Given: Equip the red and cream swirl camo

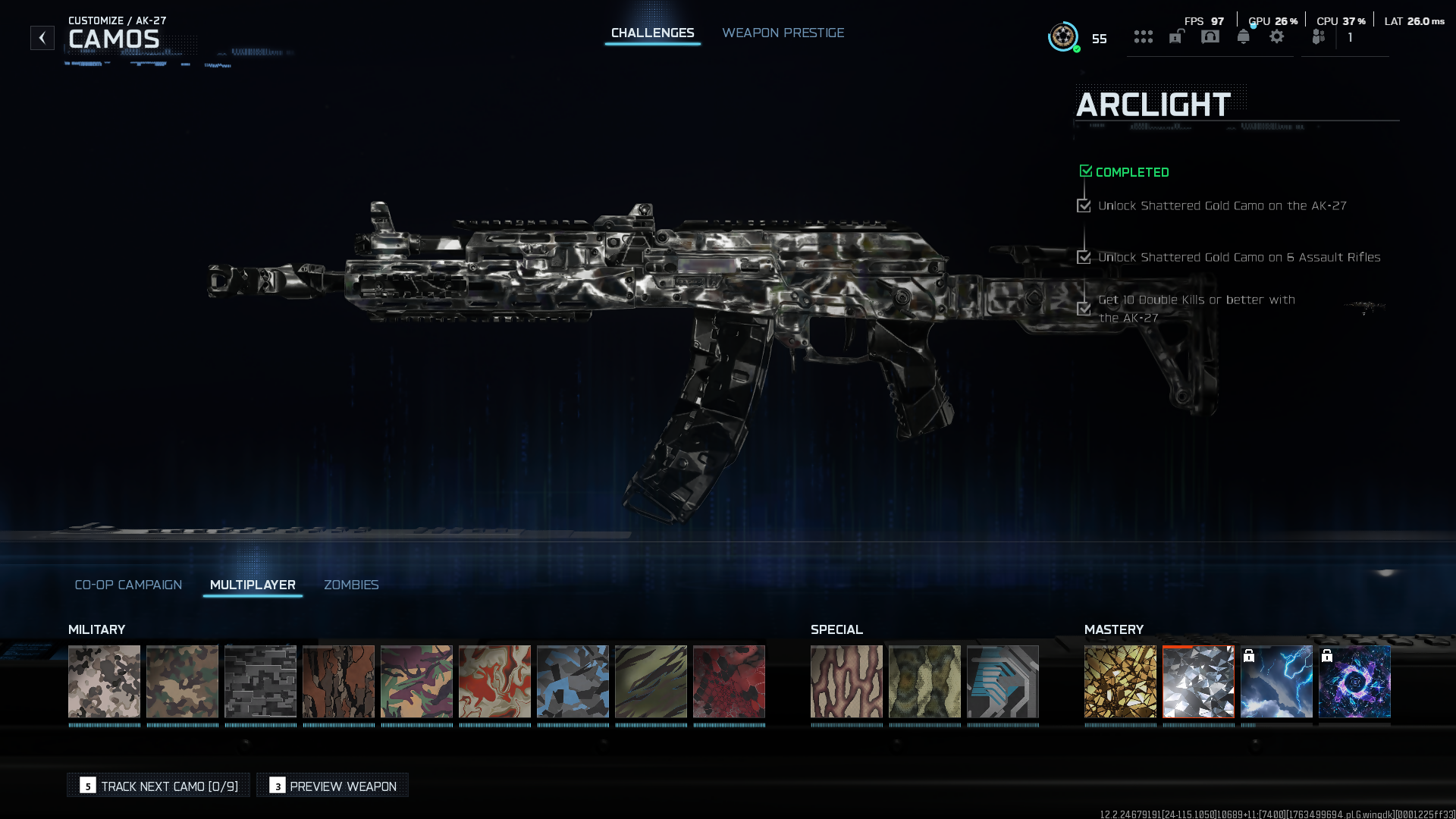Looking at the screenshot, I should tap(494, 681).
